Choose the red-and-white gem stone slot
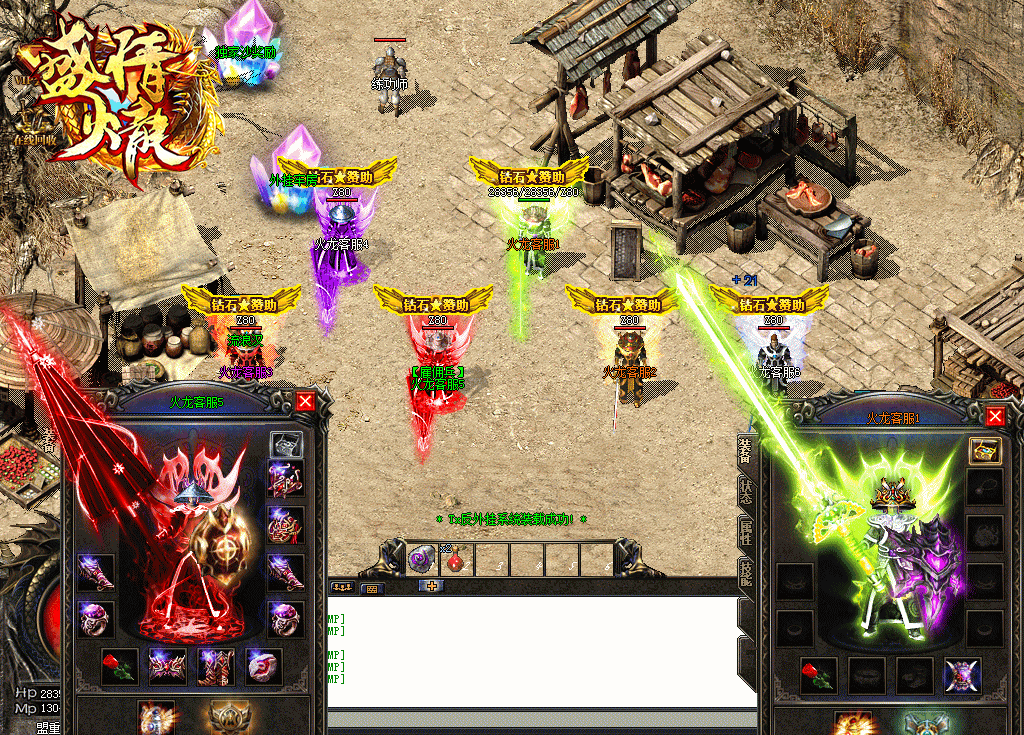 tap(264, 667)
